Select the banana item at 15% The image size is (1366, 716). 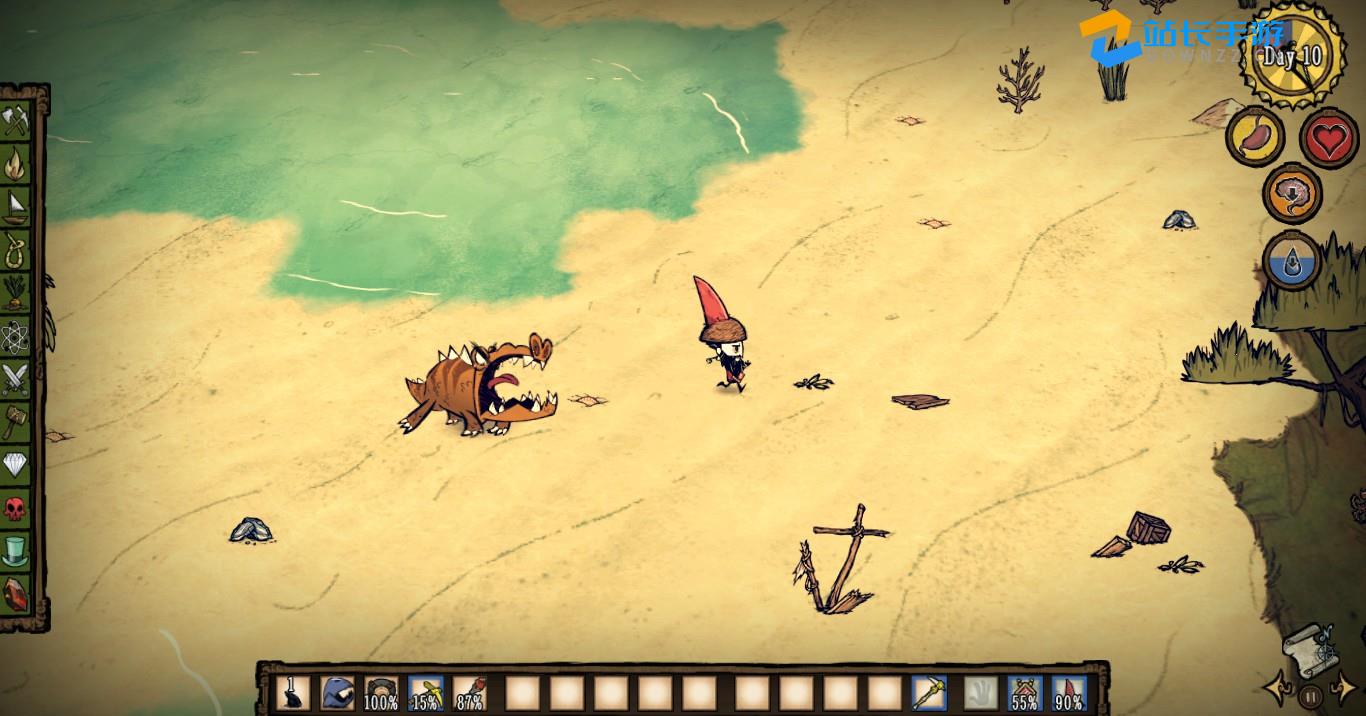pos(426,692)
